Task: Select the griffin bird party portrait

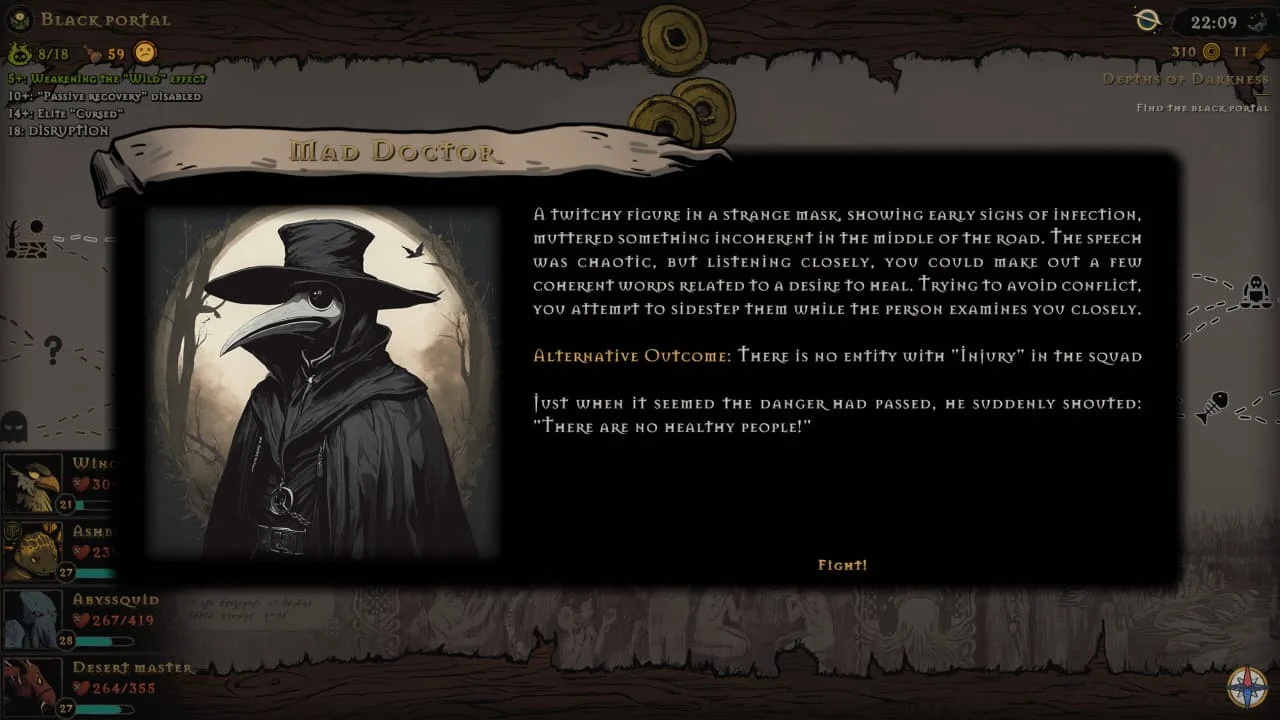Action: pyautogui.click(x=32, y=483)
